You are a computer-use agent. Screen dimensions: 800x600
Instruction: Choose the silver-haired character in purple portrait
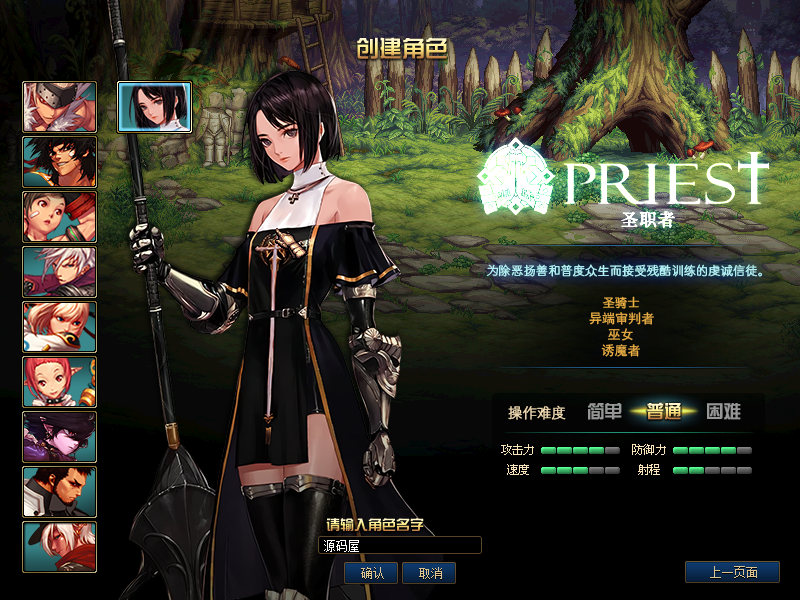[60, 272]
